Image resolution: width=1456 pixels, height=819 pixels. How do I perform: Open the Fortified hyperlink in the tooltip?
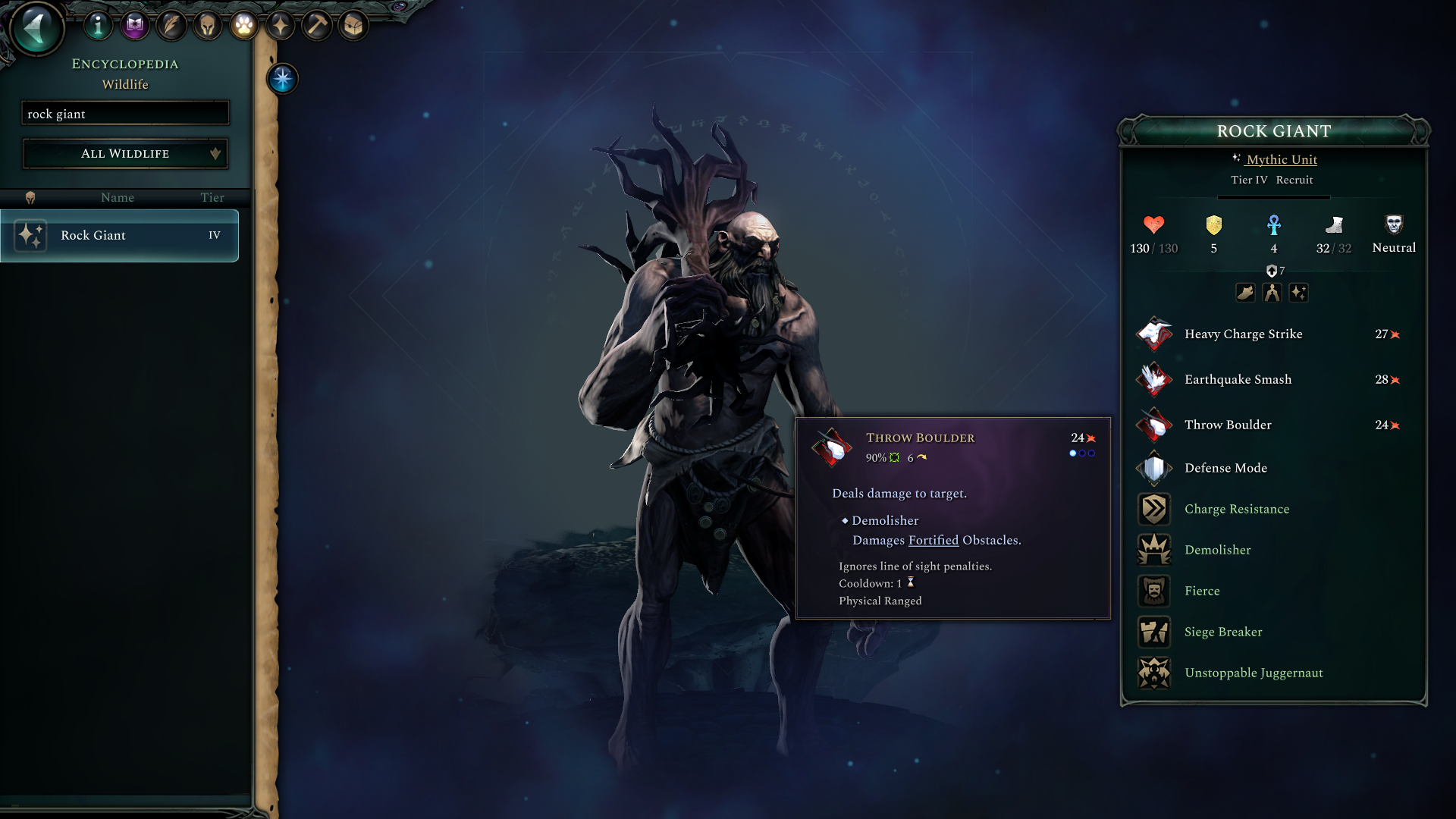tap(933, 540)
